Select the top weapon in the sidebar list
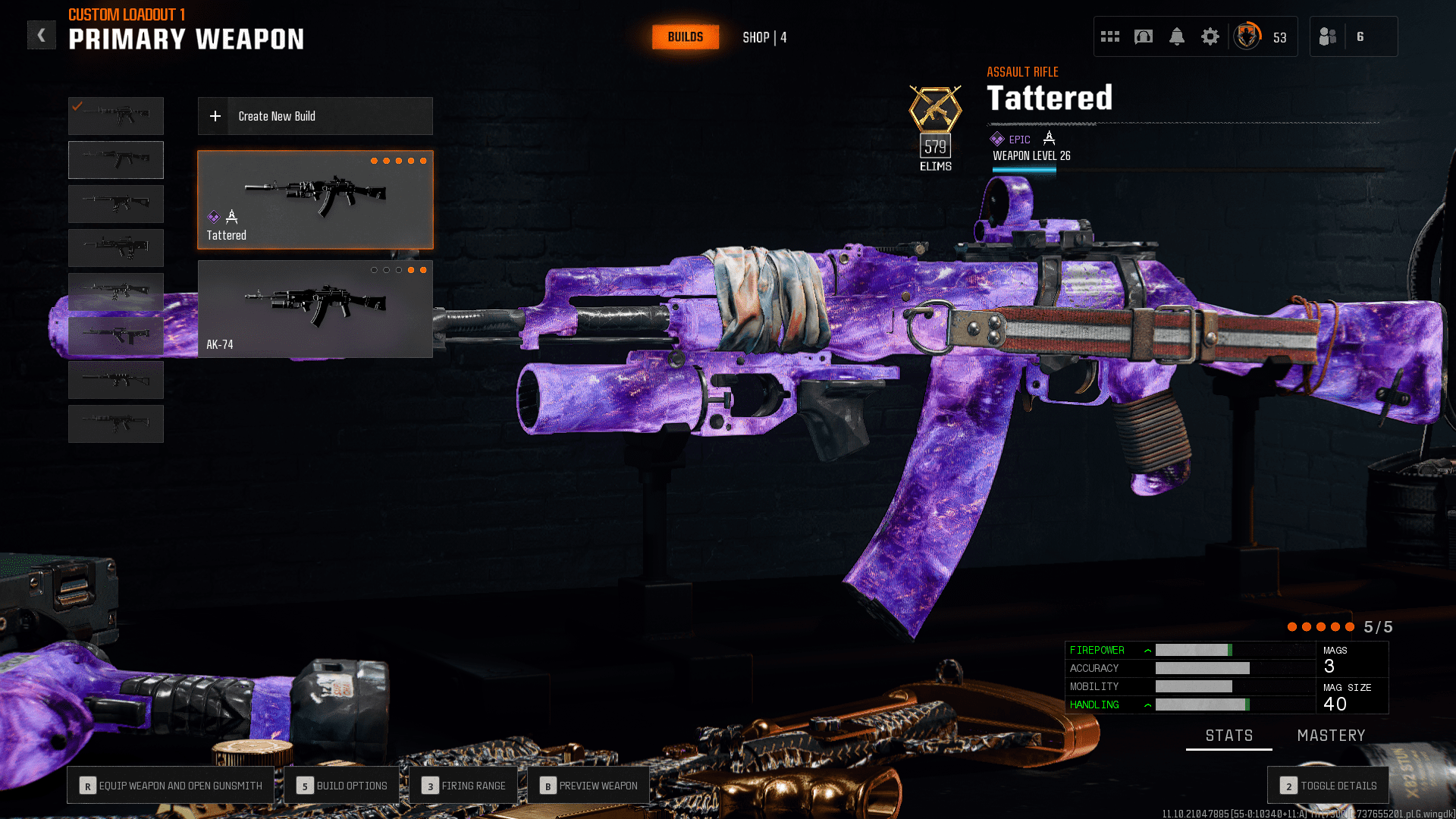 tap(115, 115)
